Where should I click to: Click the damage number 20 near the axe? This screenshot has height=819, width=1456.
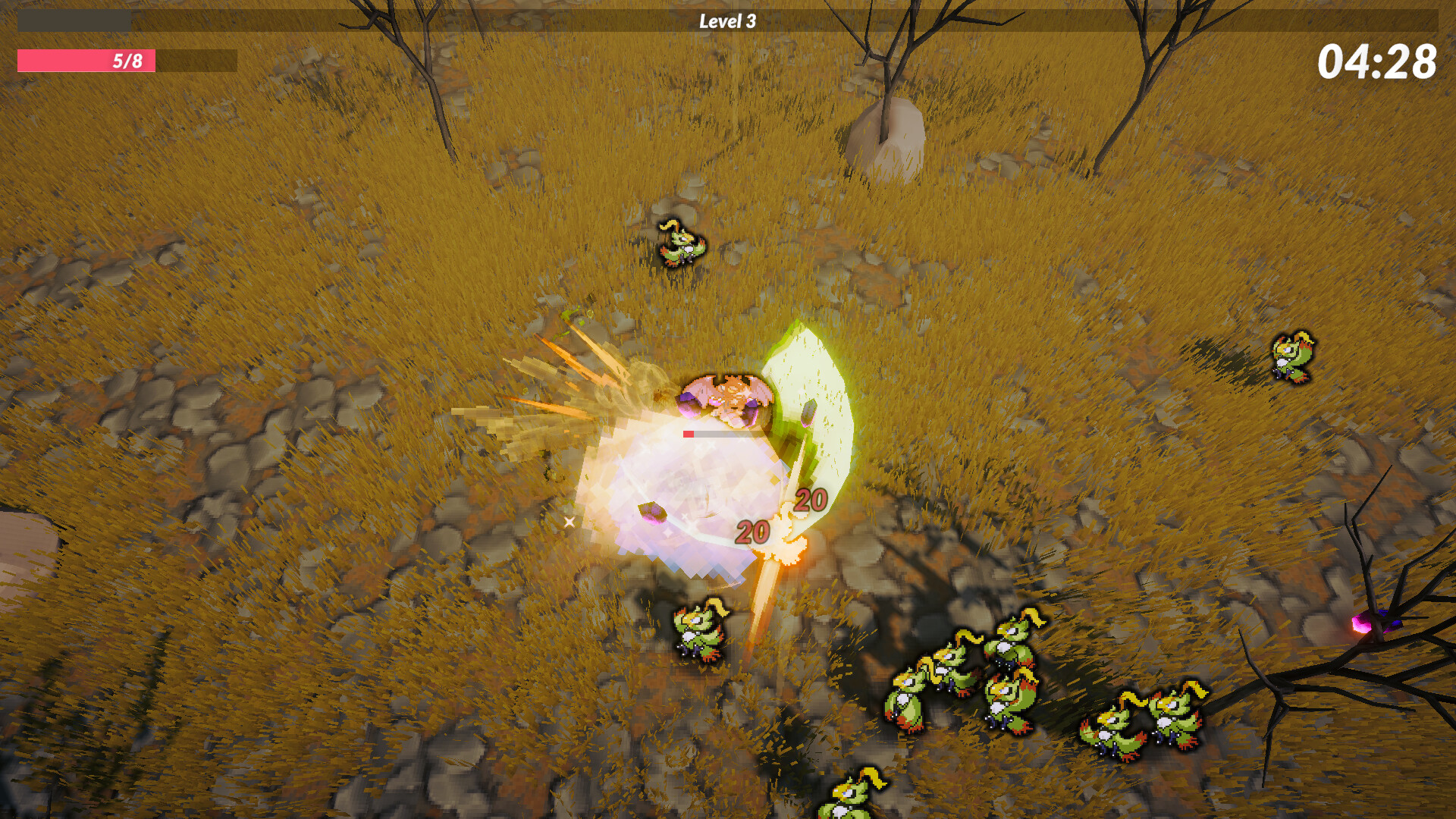[810, 500]
